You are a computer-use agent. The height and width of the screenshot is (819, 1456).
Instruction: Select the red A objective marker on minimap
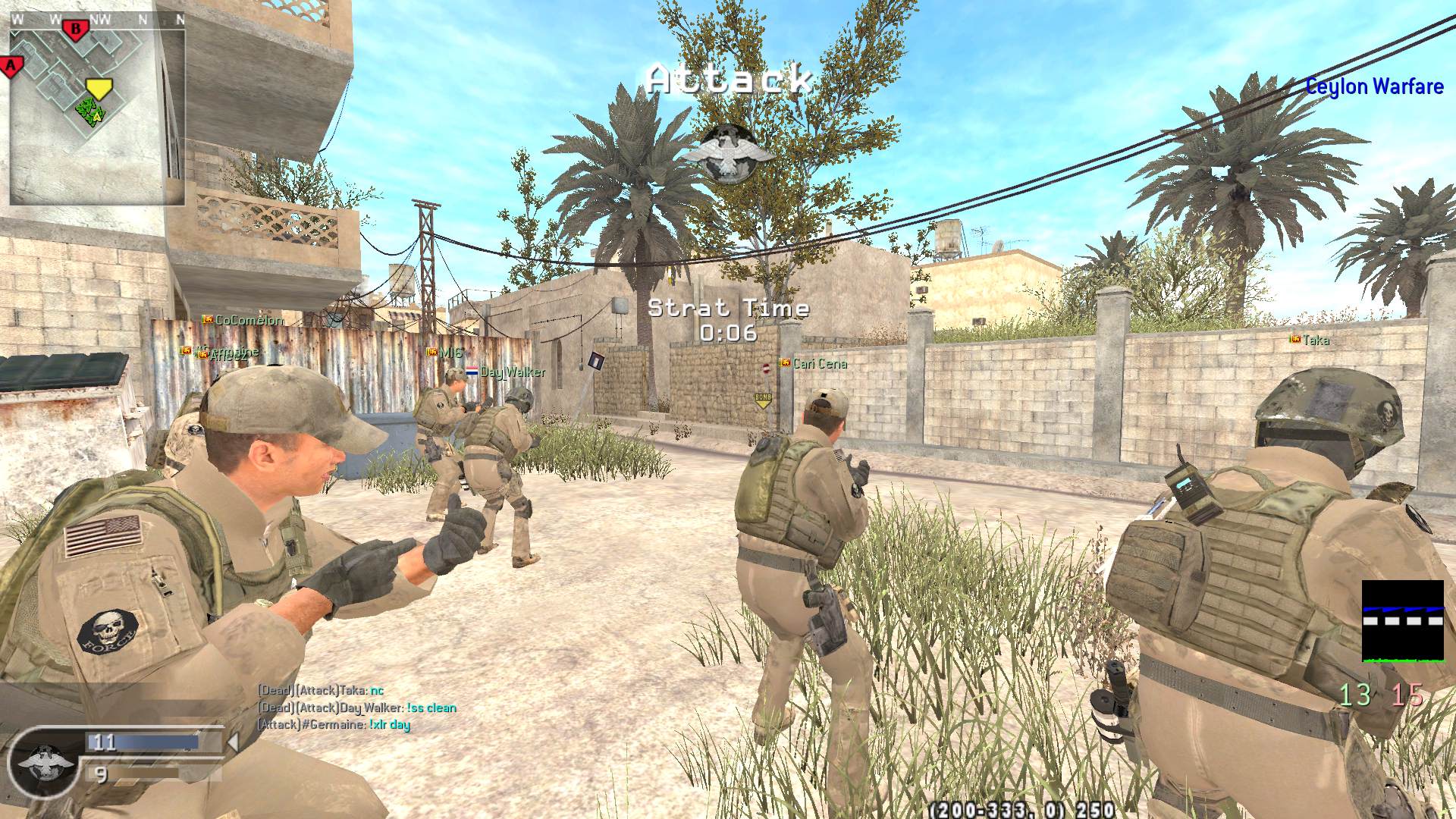[11, 66]
